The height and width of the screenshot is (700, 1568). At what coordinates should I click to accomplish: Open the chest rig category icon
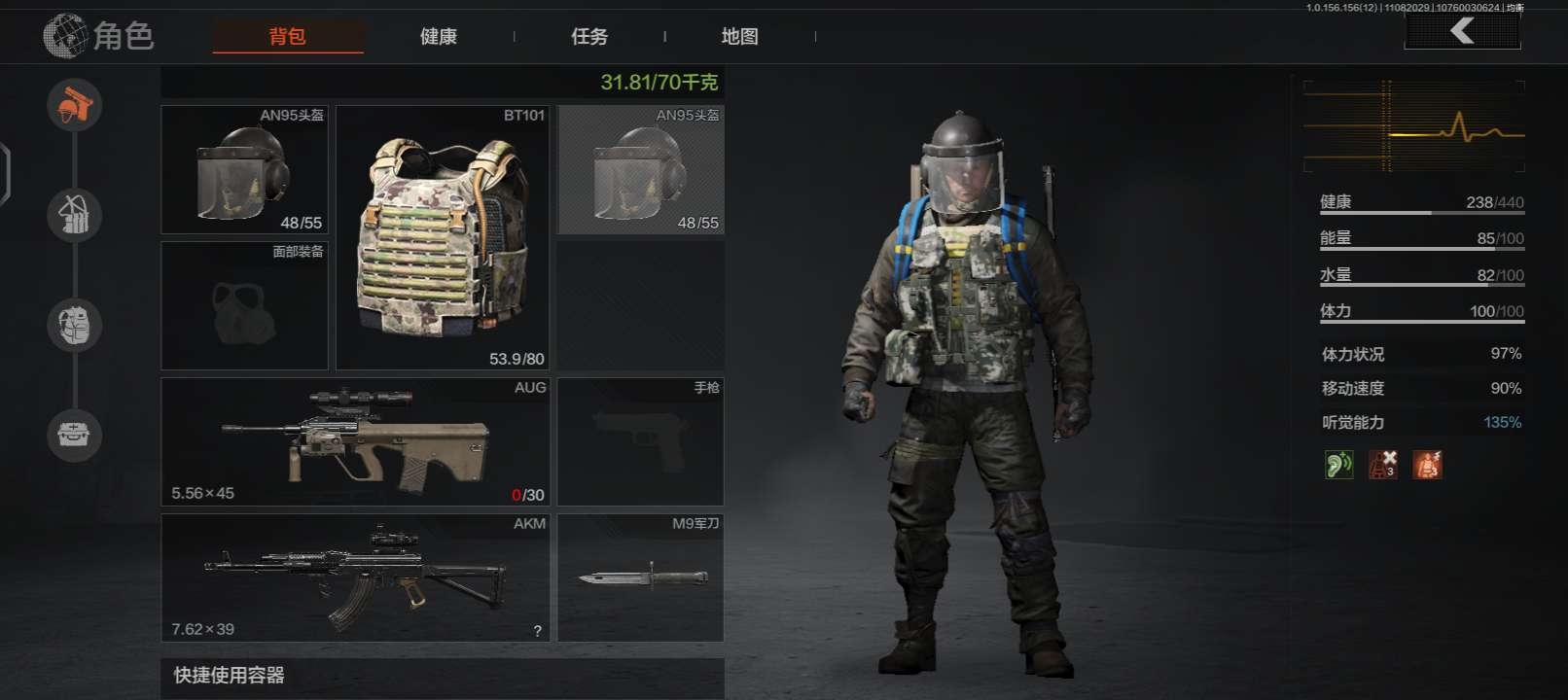[x=75, y=215]
